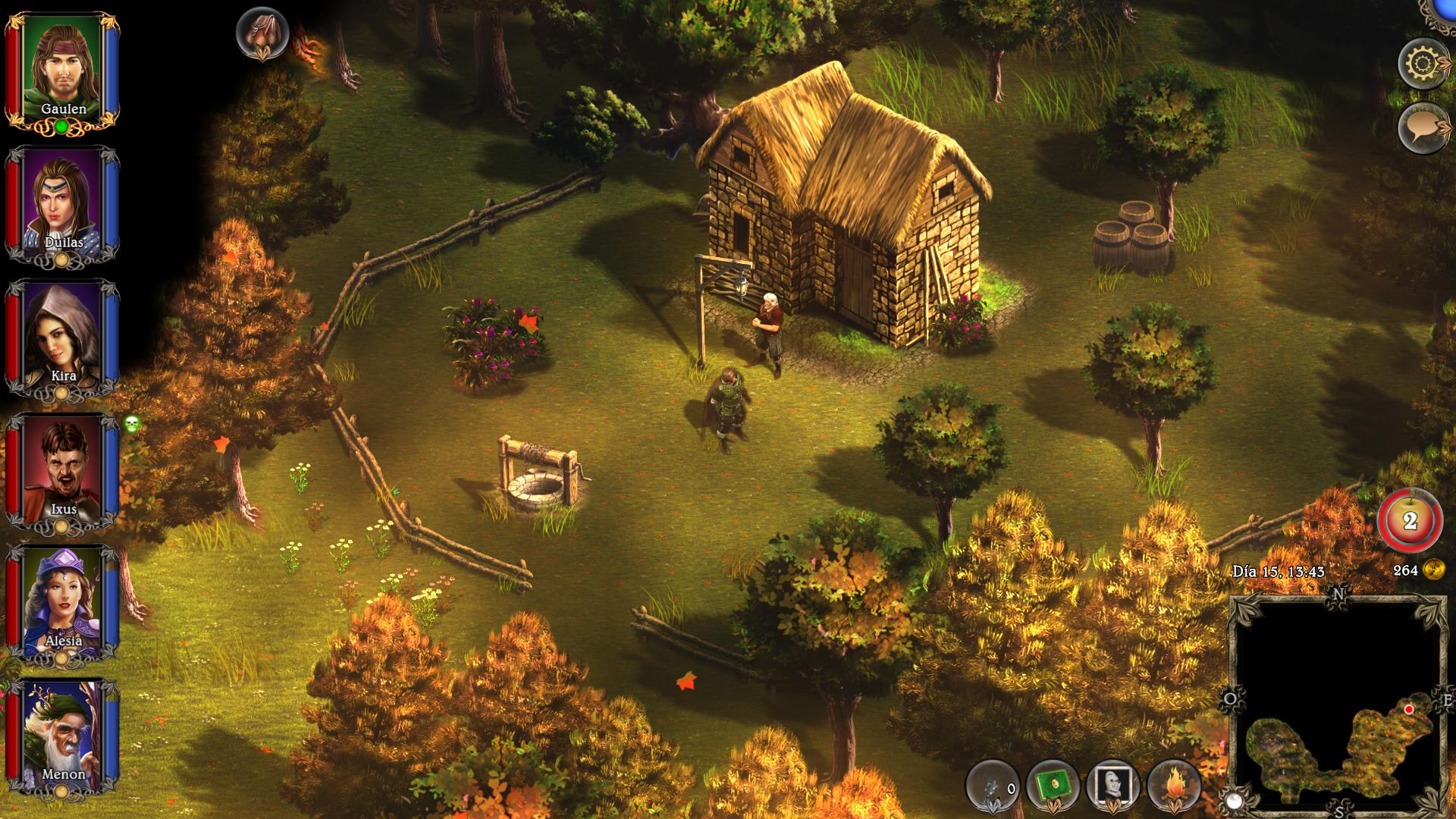
Task: Click the white orb at minimap corner
Action: 1234,800
